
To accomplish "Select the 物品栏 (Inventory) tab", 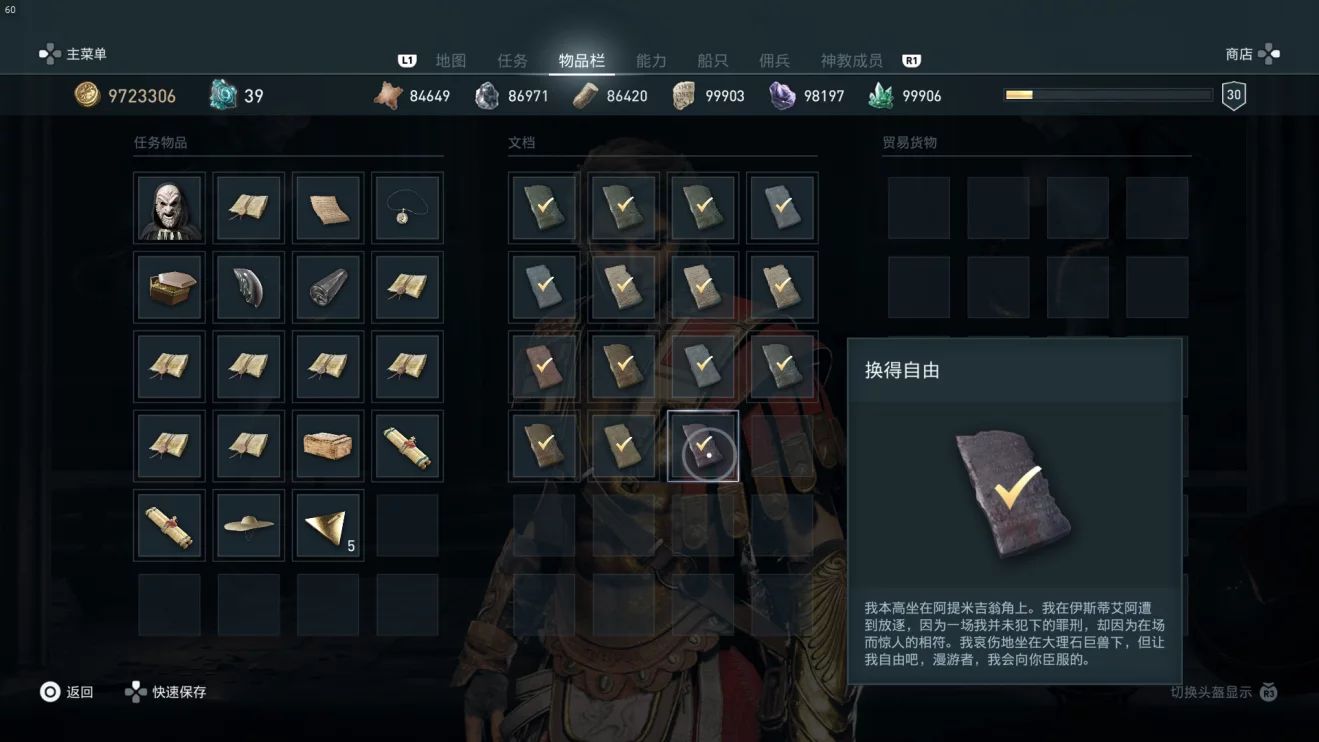I will [581, 61].
